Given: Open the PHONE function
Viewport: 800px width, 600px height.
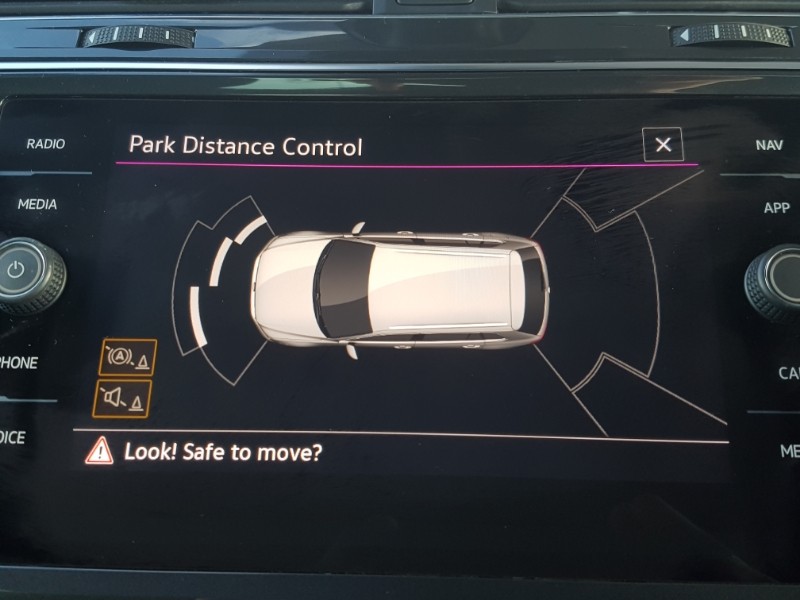Looking at the screenshot, I should (x=18, y=362).
